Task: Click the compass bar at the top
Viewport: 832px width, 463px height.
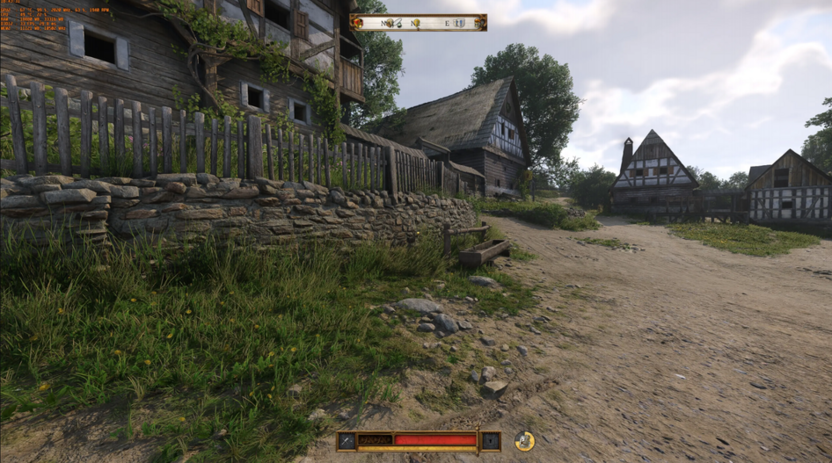Action: point(418,22)
